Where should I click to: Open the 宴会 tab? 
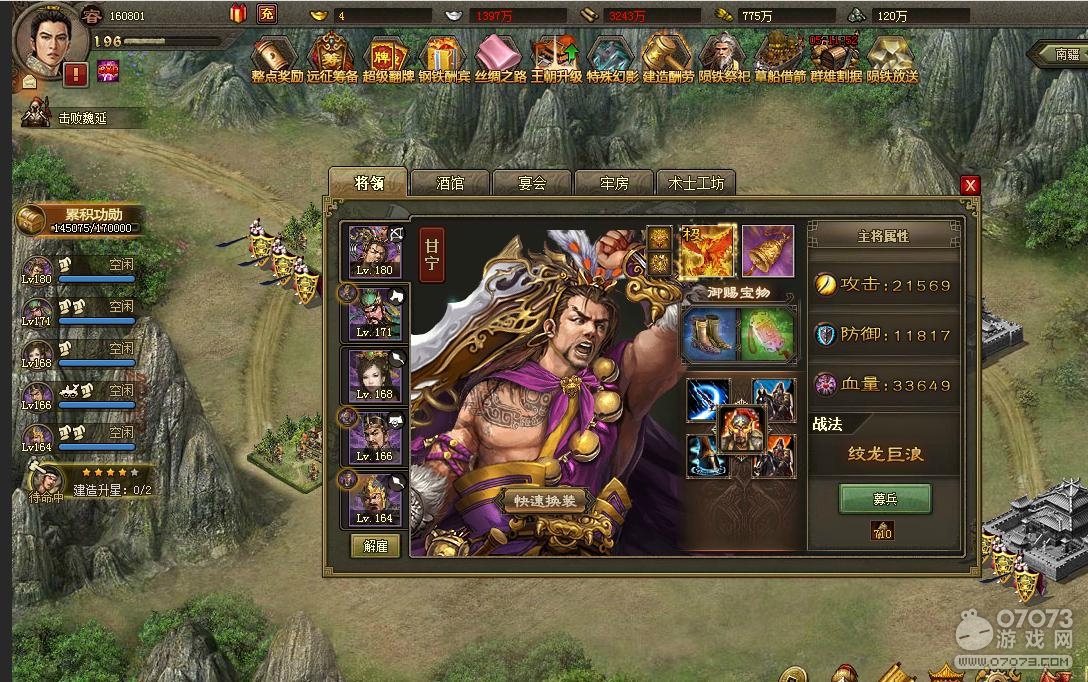pos(531,183)
